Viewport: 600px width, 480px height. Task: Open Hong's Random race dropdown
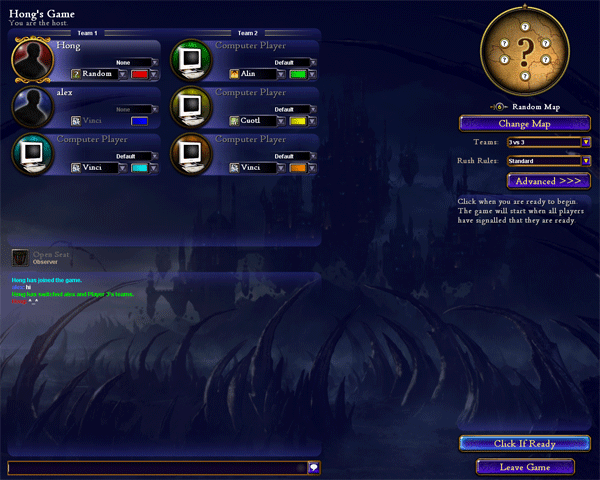coord(99,74)
